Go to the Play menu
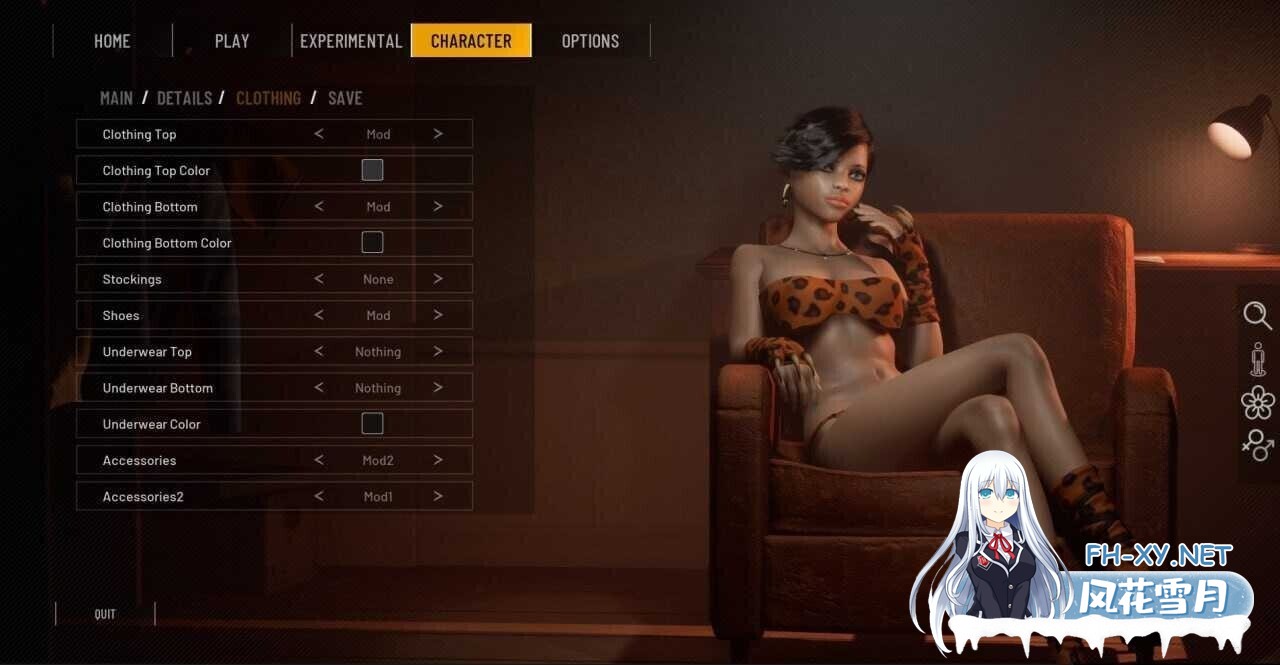Screen dimensions: 1280x665 (x=232, y=41)
